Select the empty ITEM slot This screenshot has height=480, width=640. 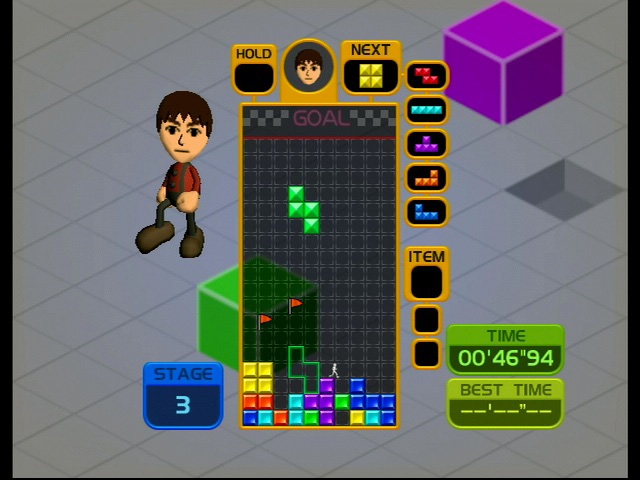[426, 282]
